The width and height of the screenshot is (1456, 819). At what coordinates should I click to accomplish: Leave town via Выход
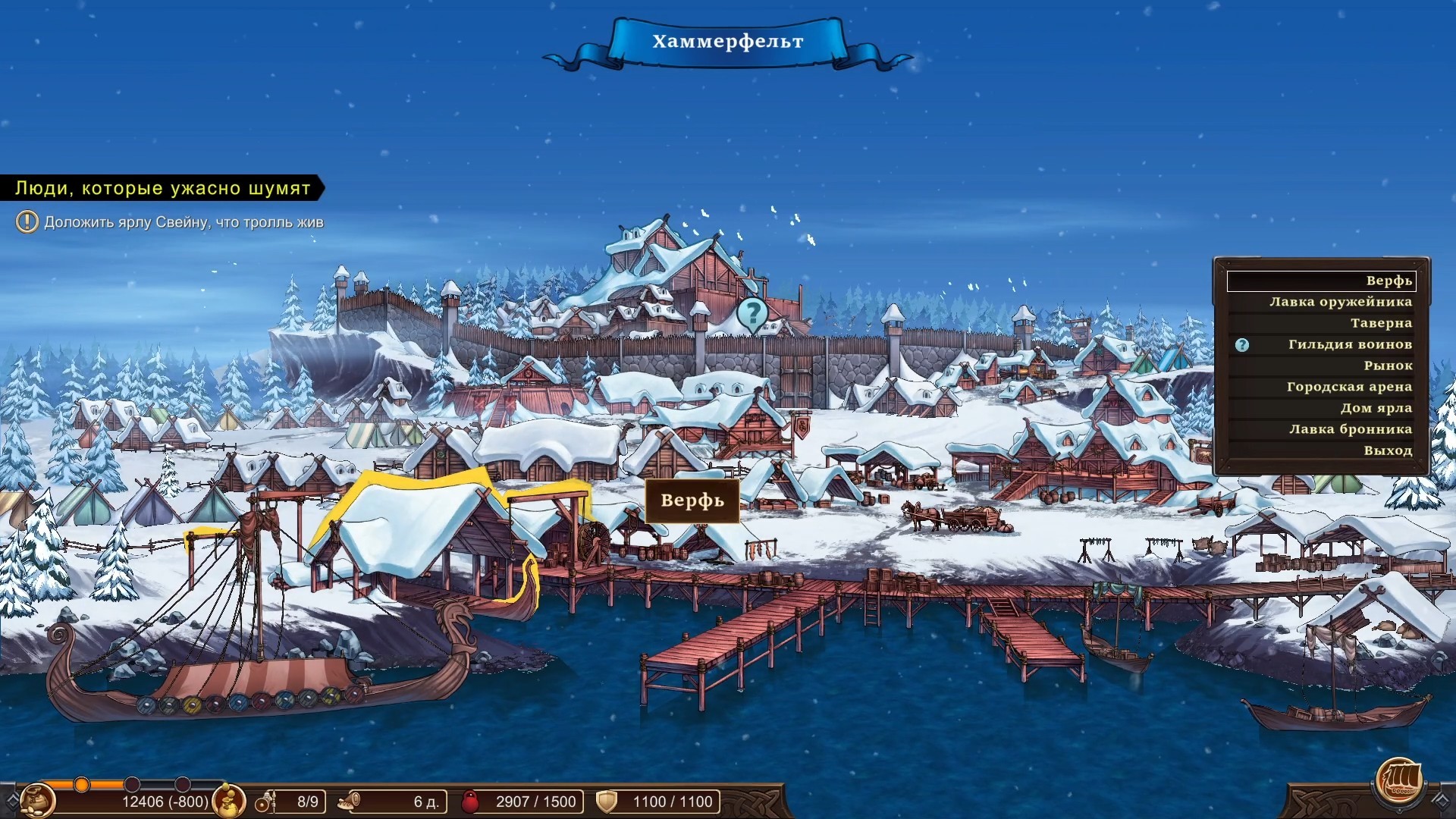pyautogui.click(x=1387, y=450)
